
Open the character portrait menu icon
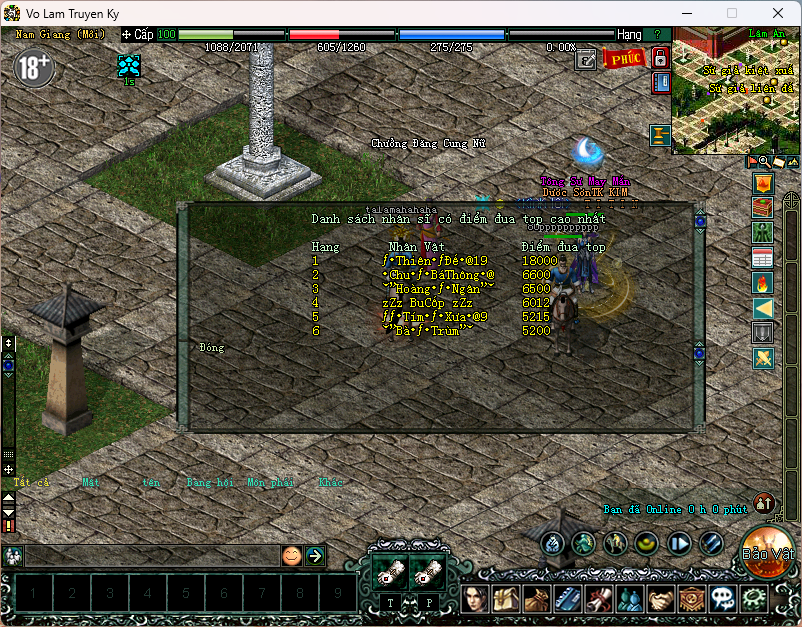click(475, 599)
